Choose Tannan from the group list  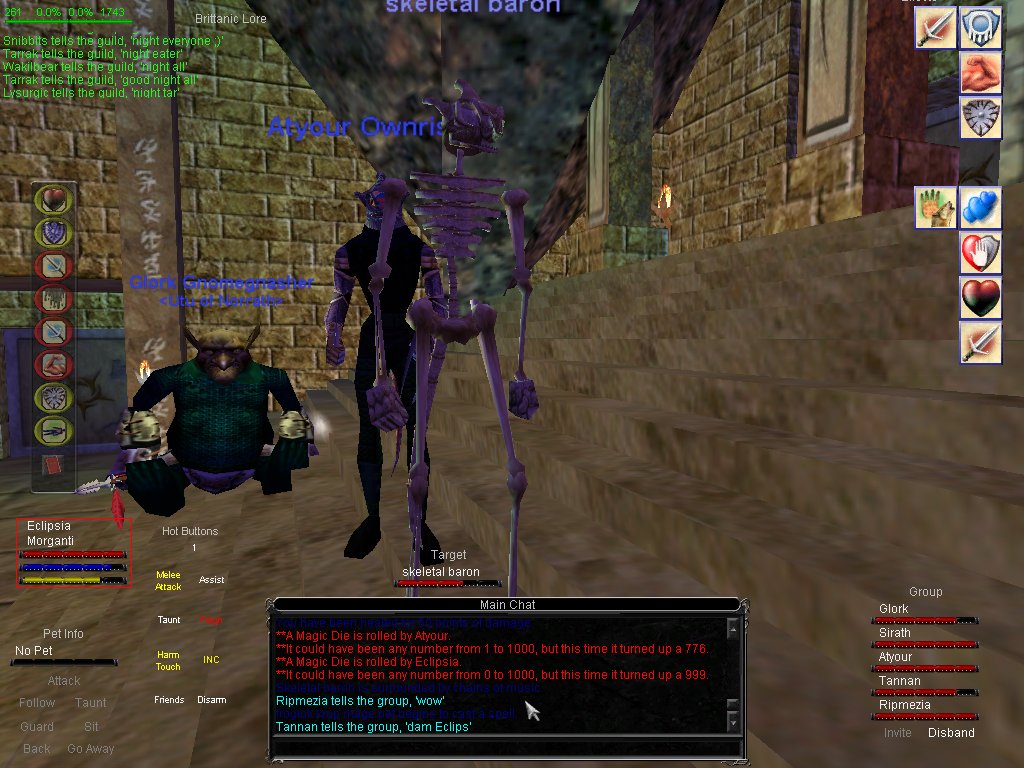pyautogui.click(x=899, y=681)
